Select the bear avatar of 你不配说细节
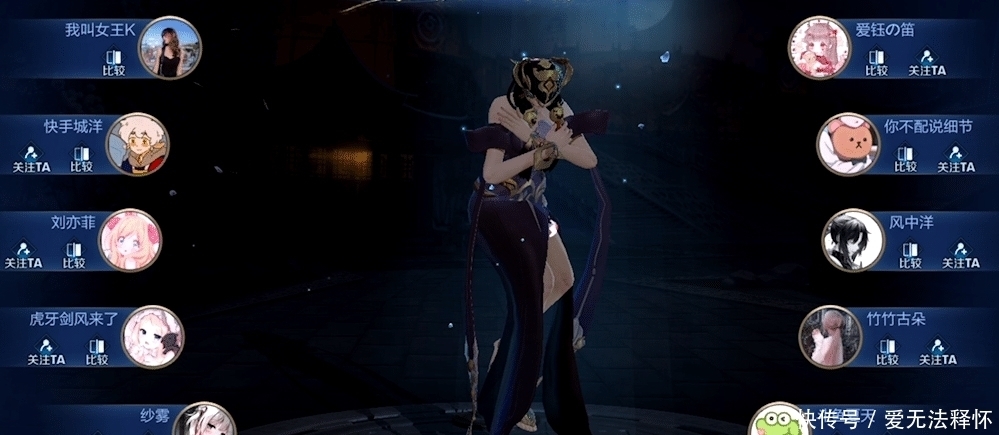The image size is (999, 435). point(848,144)
